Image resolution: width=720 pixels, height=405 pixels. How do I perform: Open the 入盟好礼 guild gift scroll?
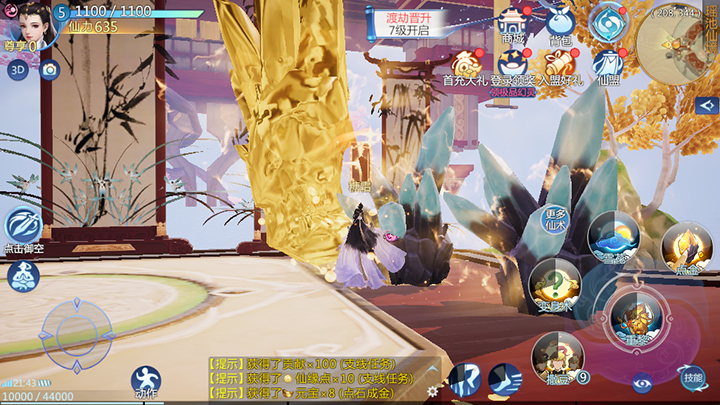(560, 67)
